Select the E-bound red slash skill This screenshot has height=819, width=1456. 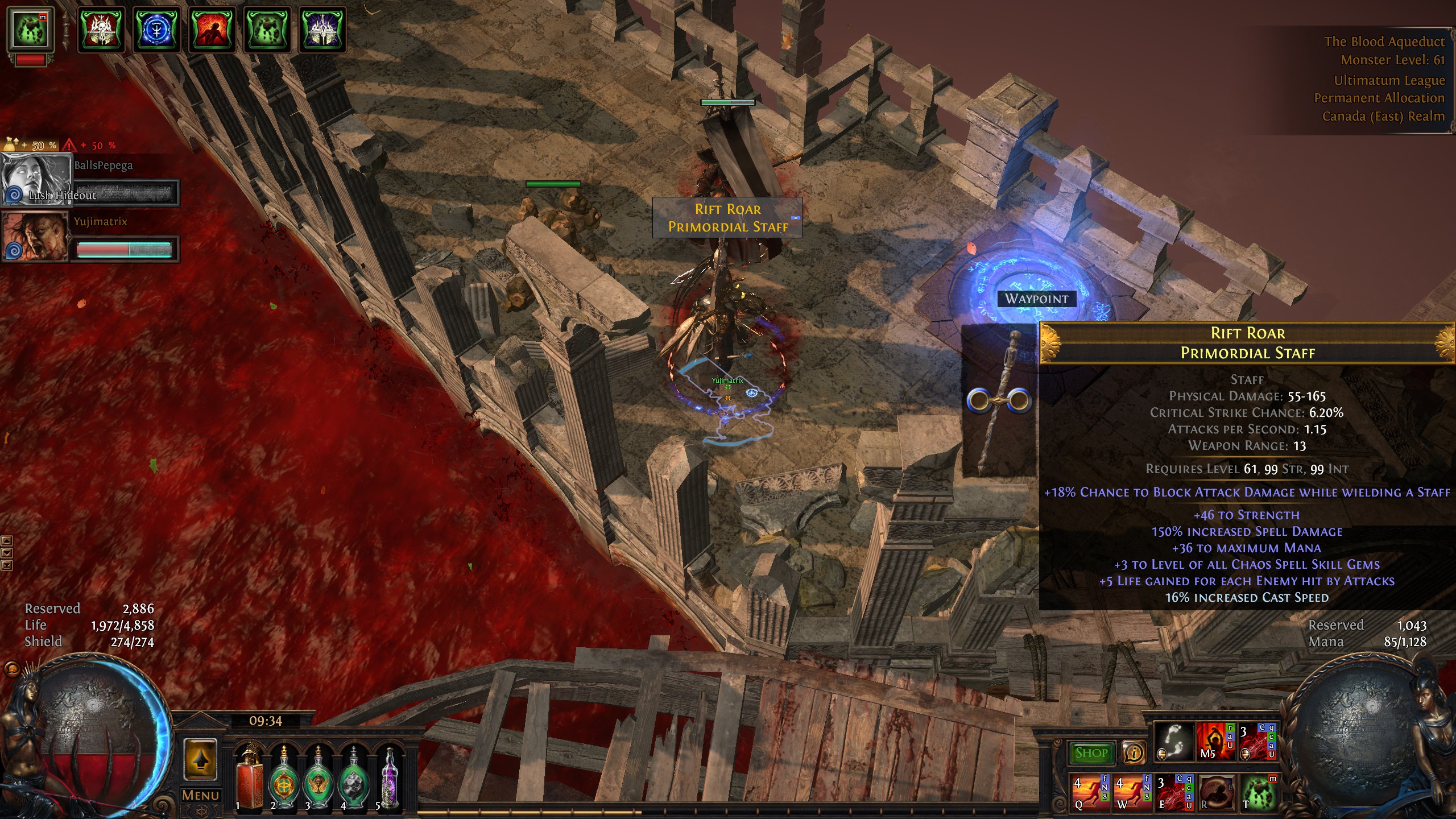[x=1174, y=792]
